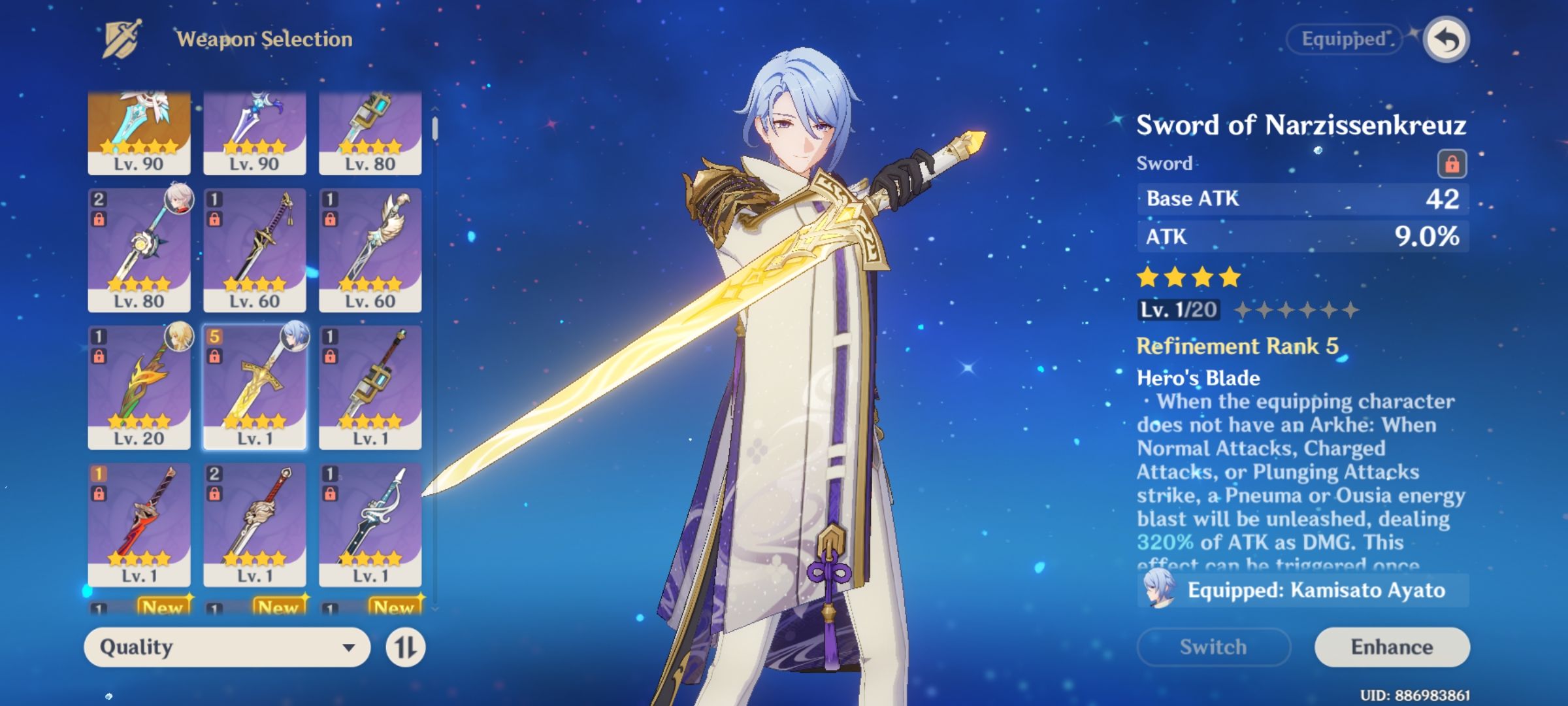Tap the back arrow to exit weapon selection

click(x=1449, y=39)
